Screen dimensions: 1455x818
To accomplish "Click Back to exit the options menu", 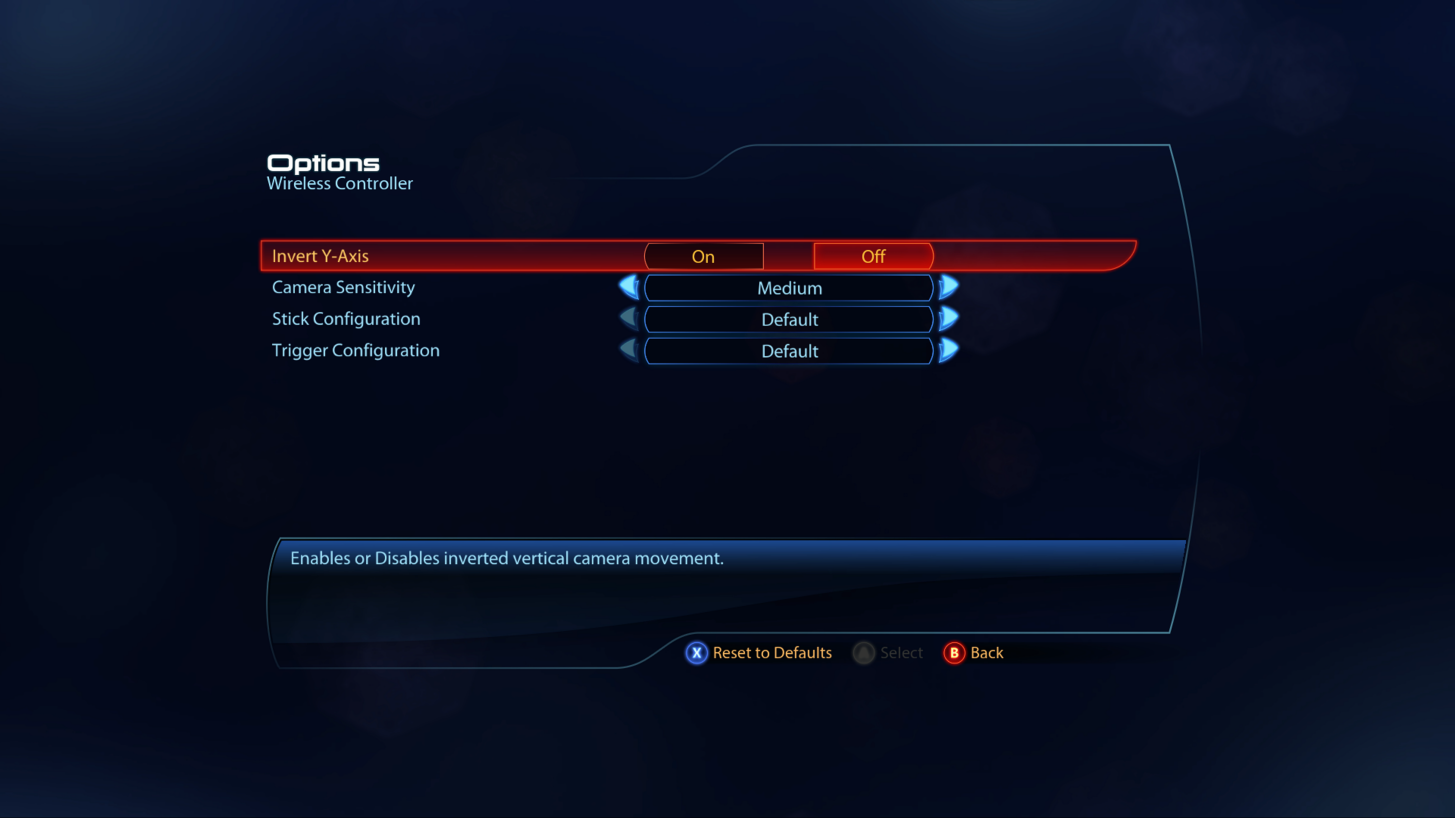I will 987,653.
